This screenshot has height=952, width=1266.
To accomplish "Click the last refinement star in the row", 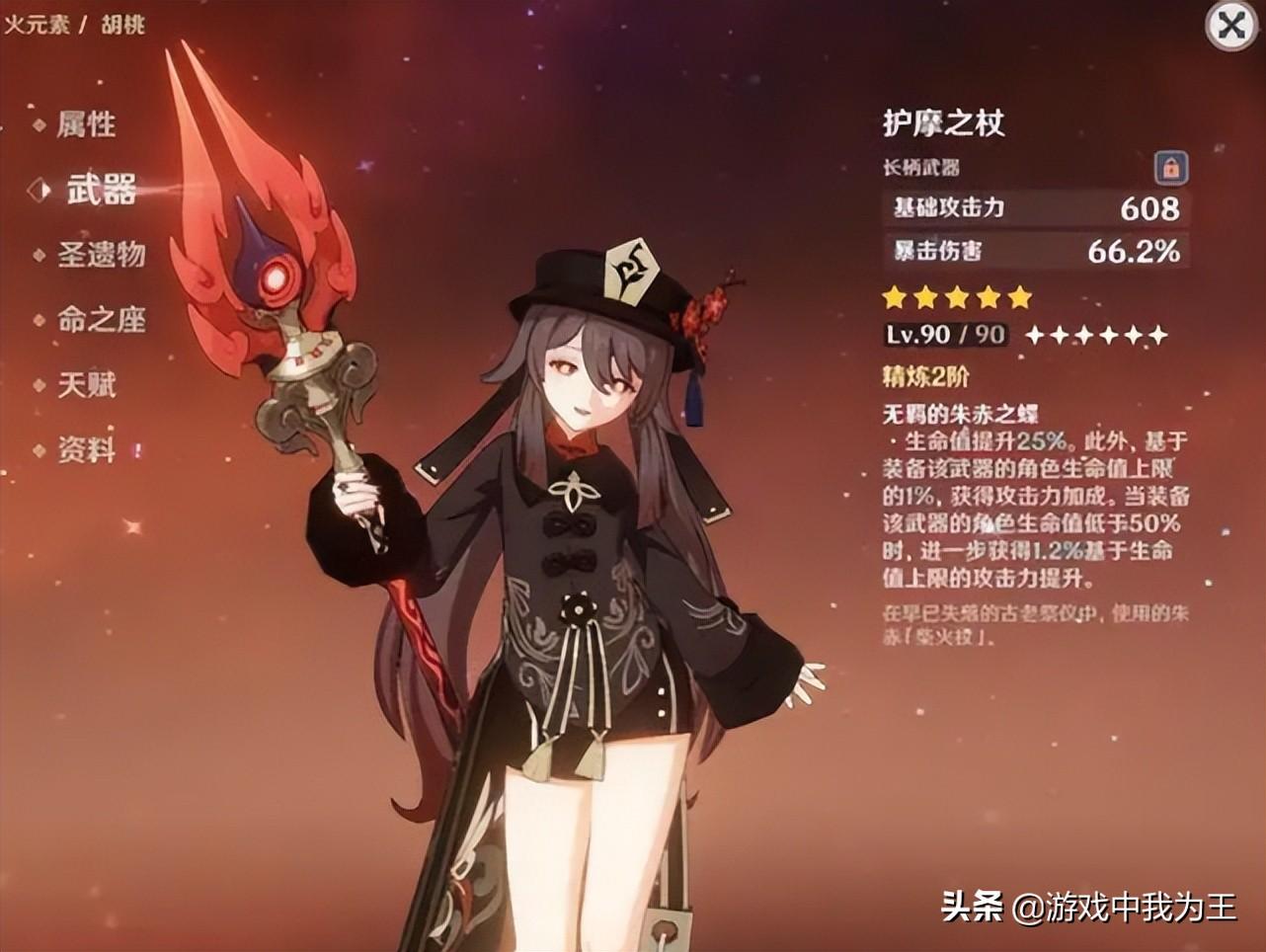I will pos(1158,336).
